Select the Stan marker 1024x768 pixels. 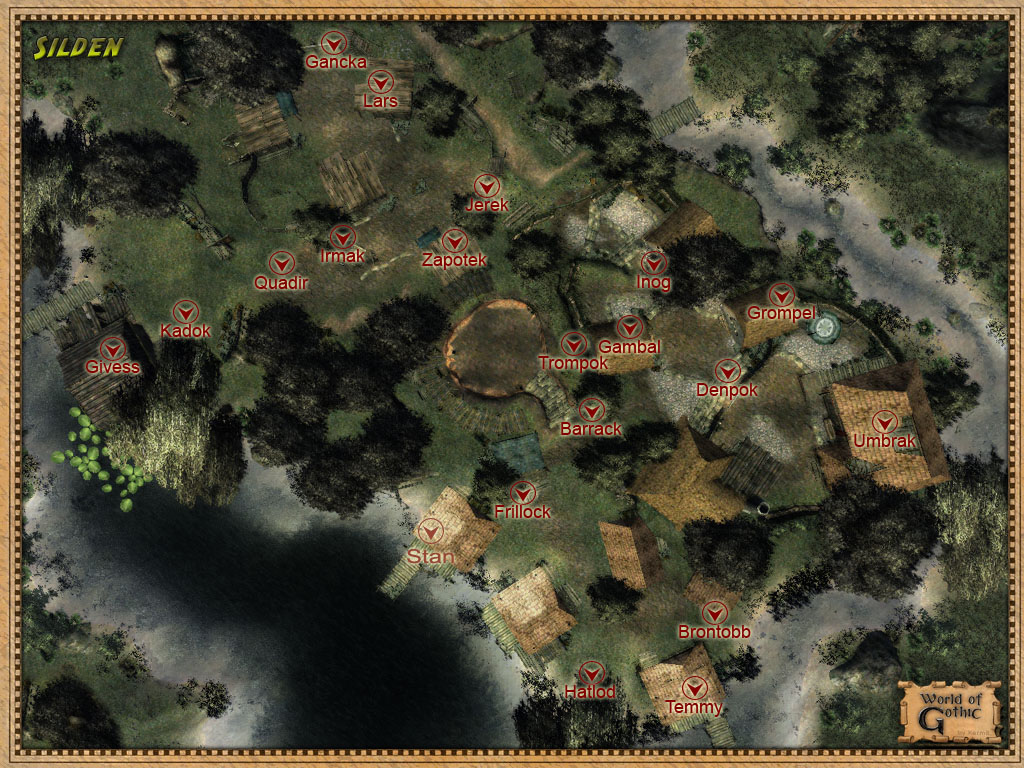(x=432, y=531)
